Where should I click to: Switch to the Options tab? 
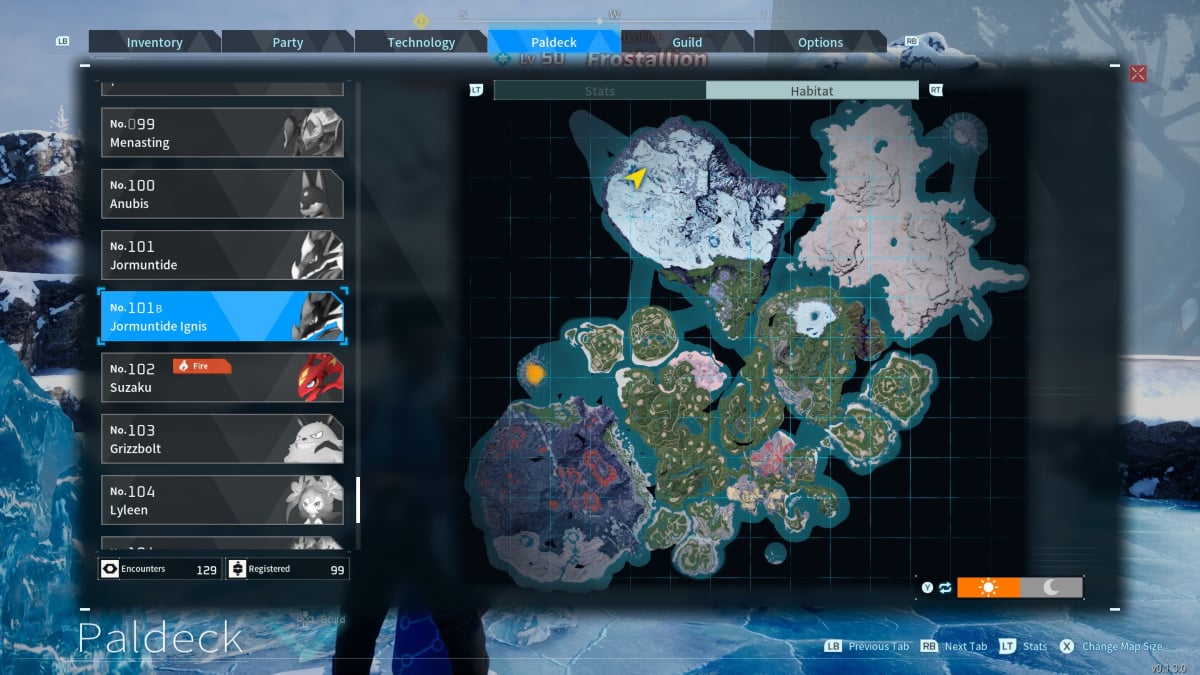pyautogui.click(x=820, y=42)
